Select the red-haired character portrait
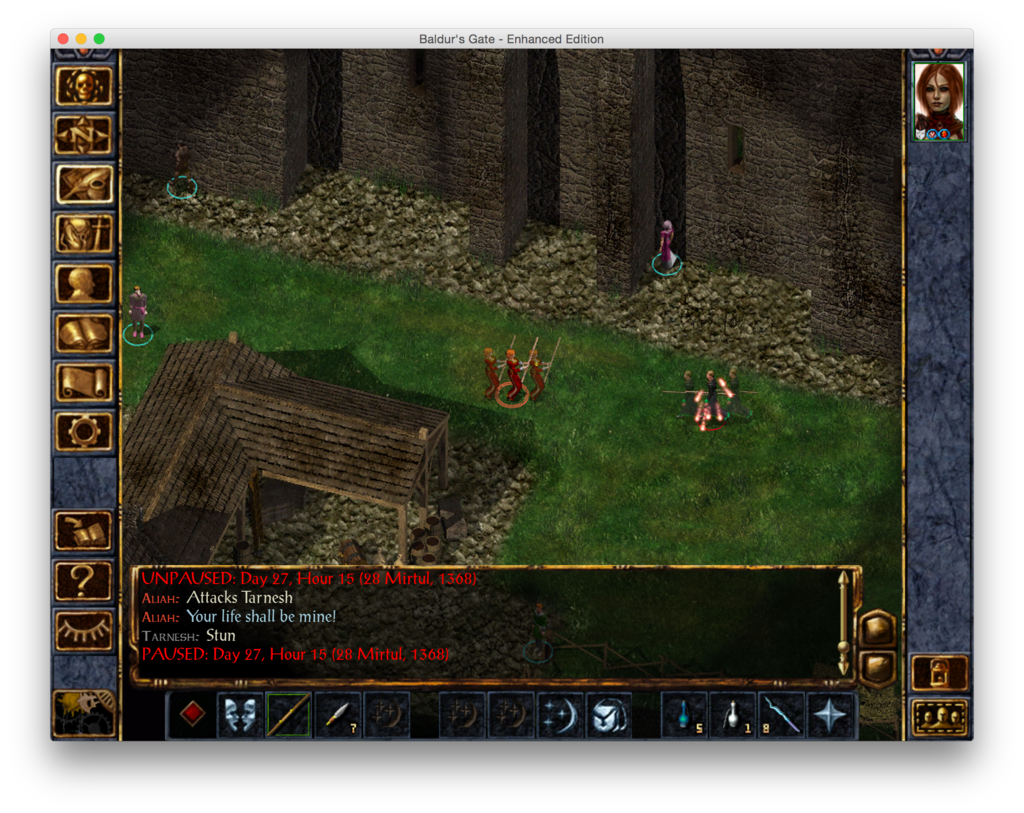Viewport: 1024px width, 813px height. [939, 101]
